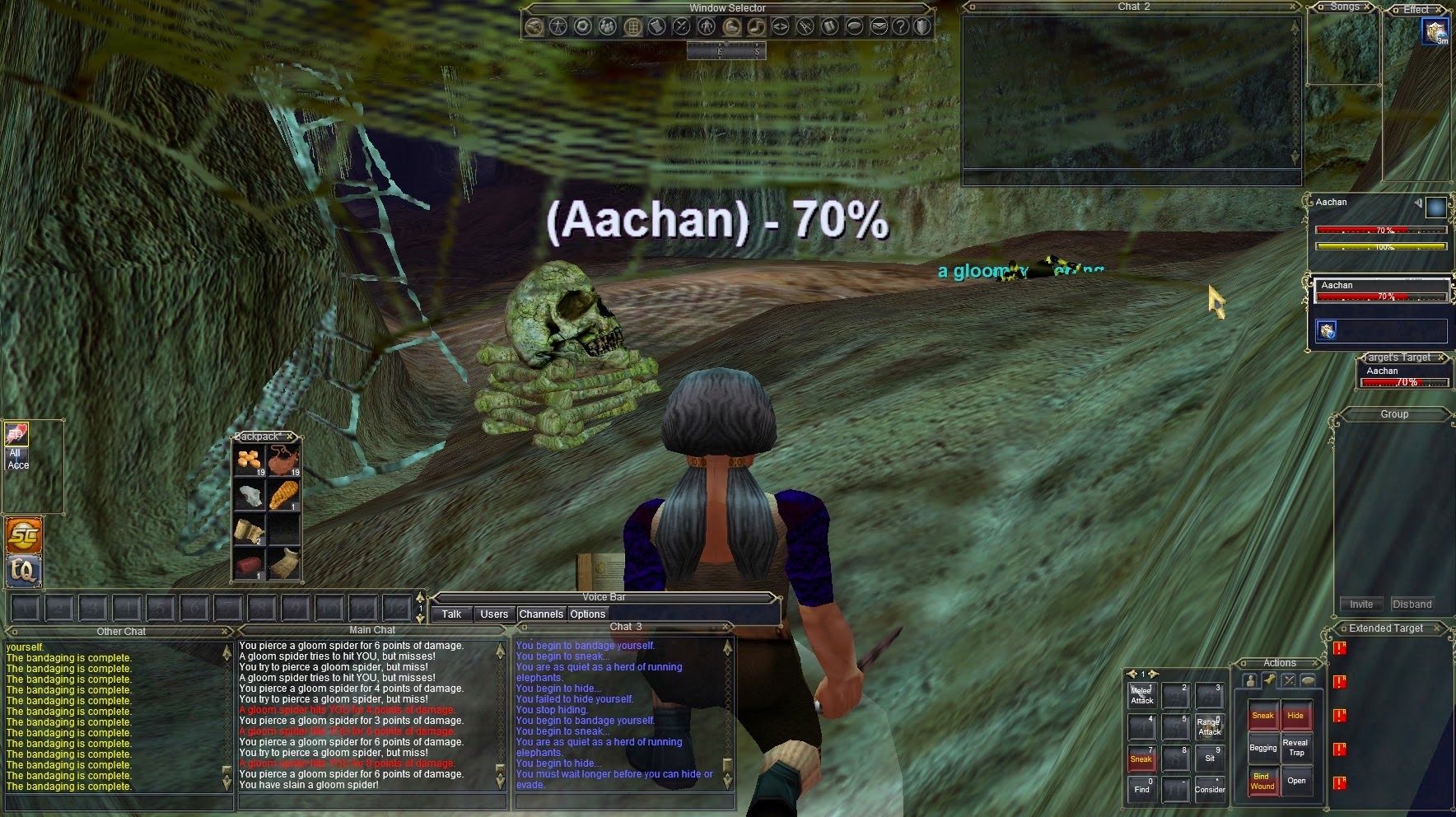The image size is (1456, 817).
Task: Trigger the Melee Attack hotbutton
Action: tap(1141, 696)
